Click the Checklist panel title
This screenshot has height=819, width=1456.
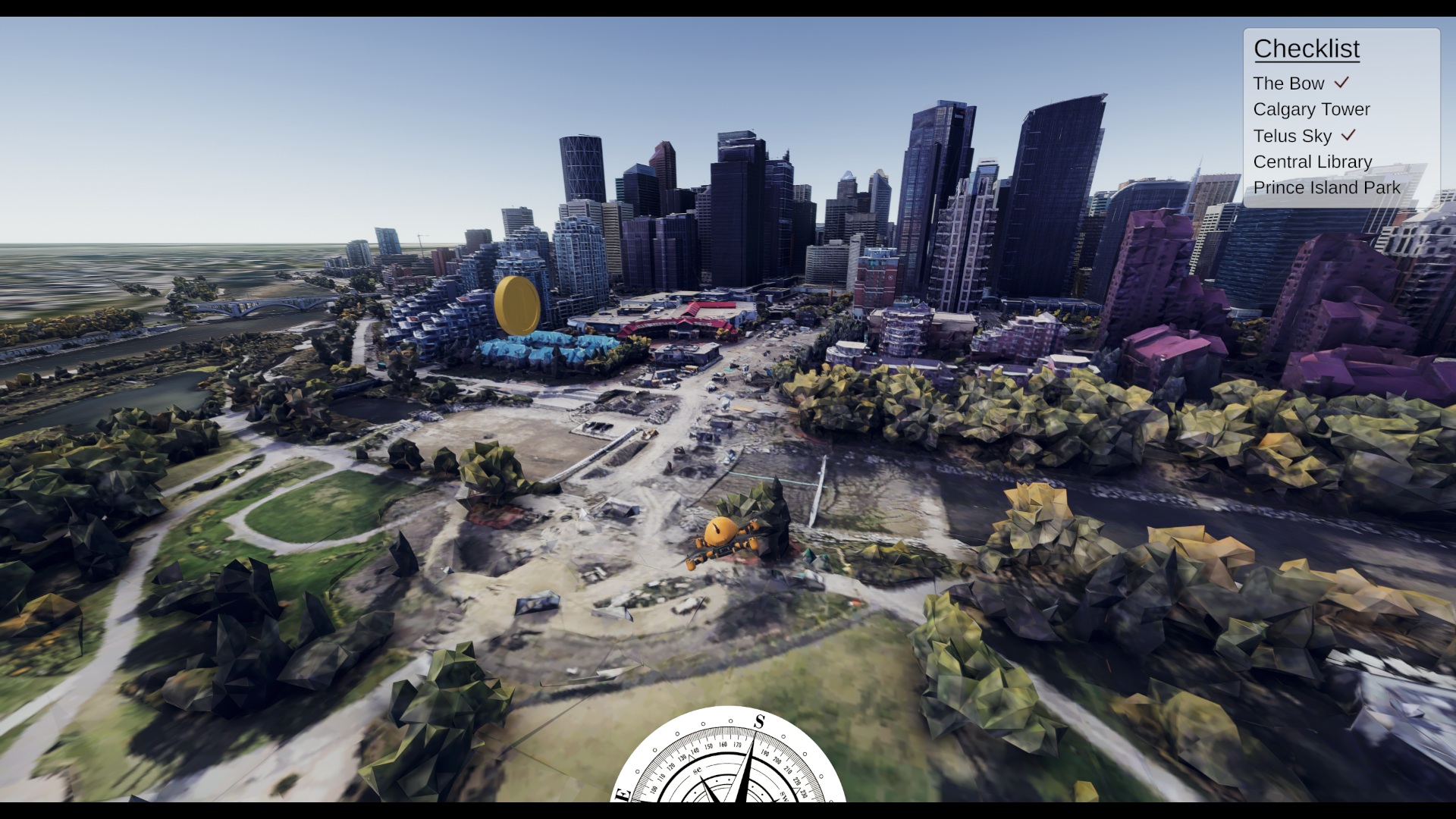(x=1306, y=49)
